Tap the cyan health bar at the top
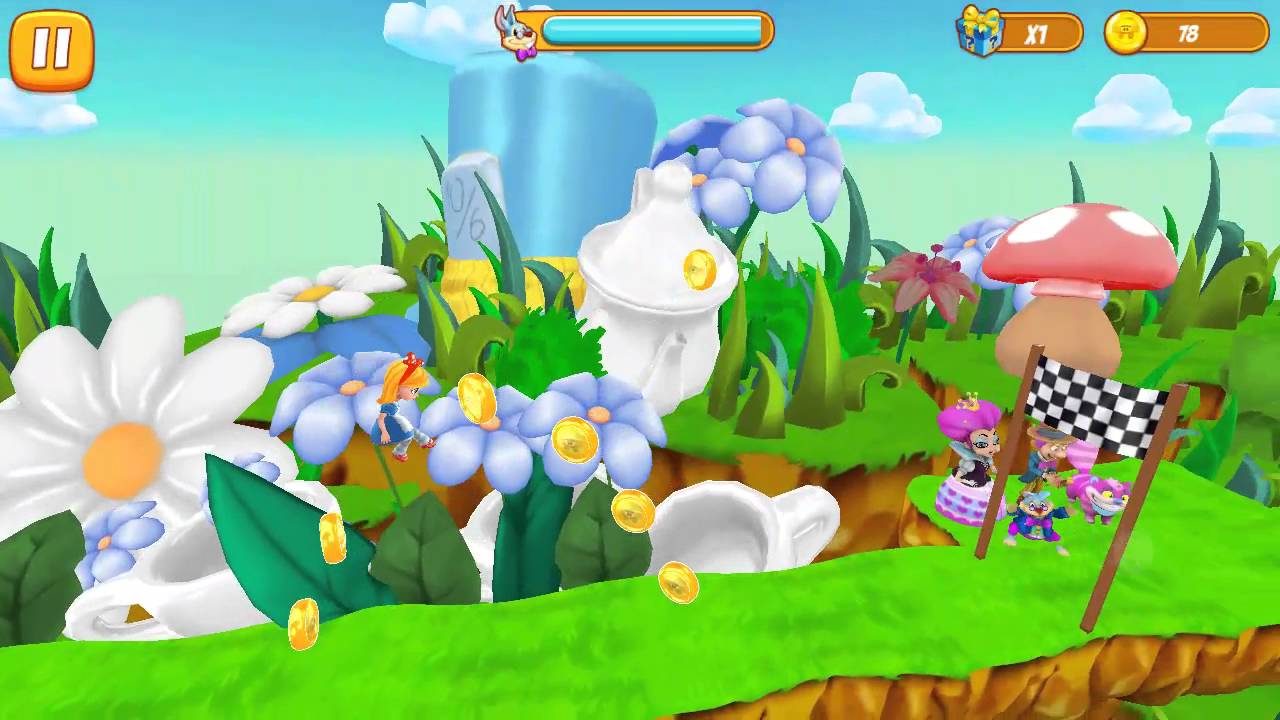Image resolution: width=1280 pixels, height=720 pixels. pyautogui.click(x=655, y=30)
